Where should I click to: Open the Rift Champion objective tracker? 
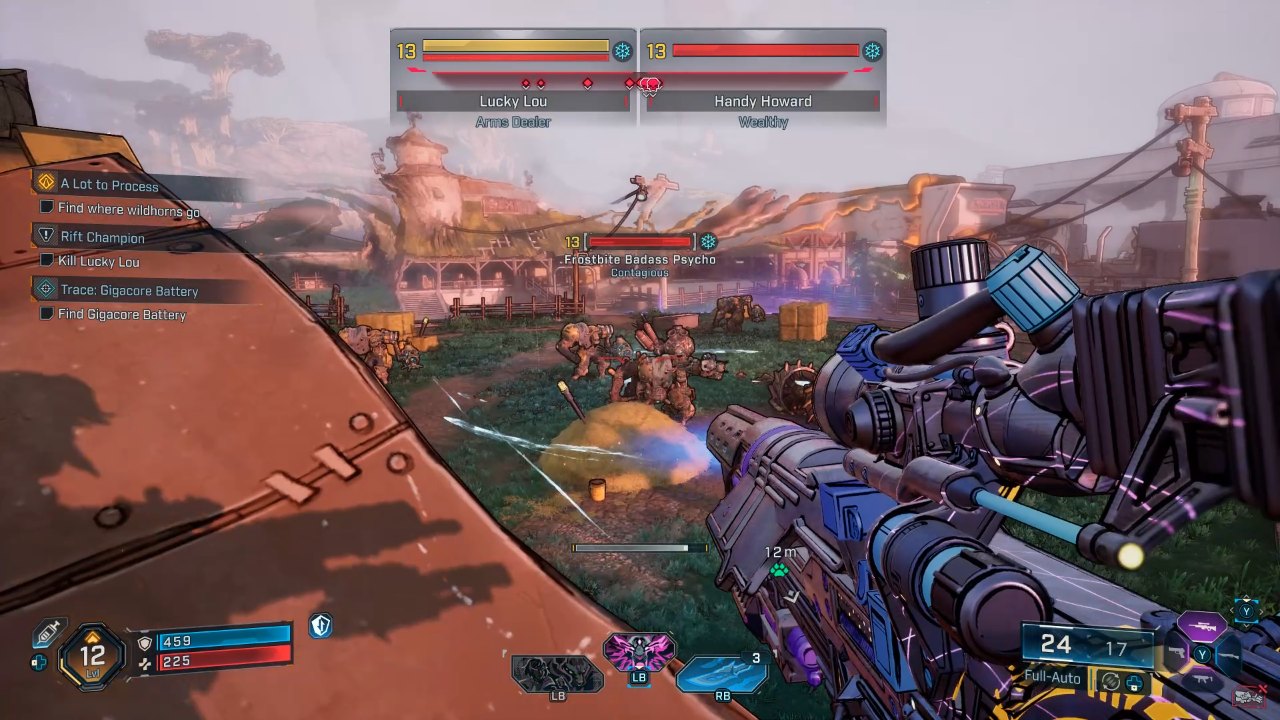(102, 237)
